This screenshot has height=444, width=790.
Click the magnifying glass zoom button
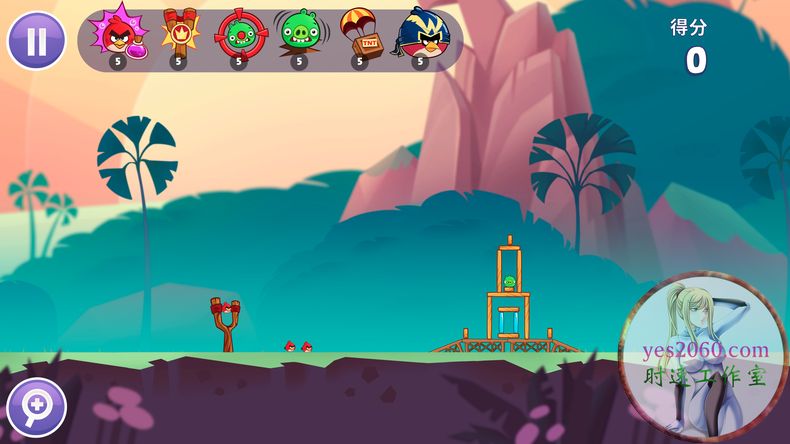tap(35, 406)
